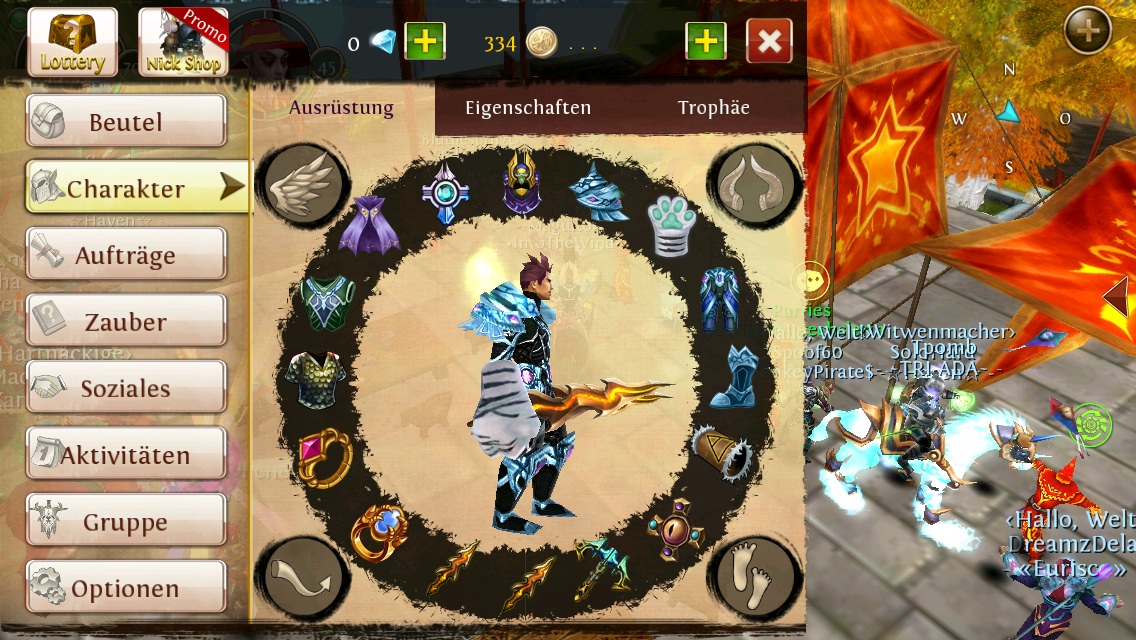
Task: Buy more gold coins via plus button
Action: (706, 42)
